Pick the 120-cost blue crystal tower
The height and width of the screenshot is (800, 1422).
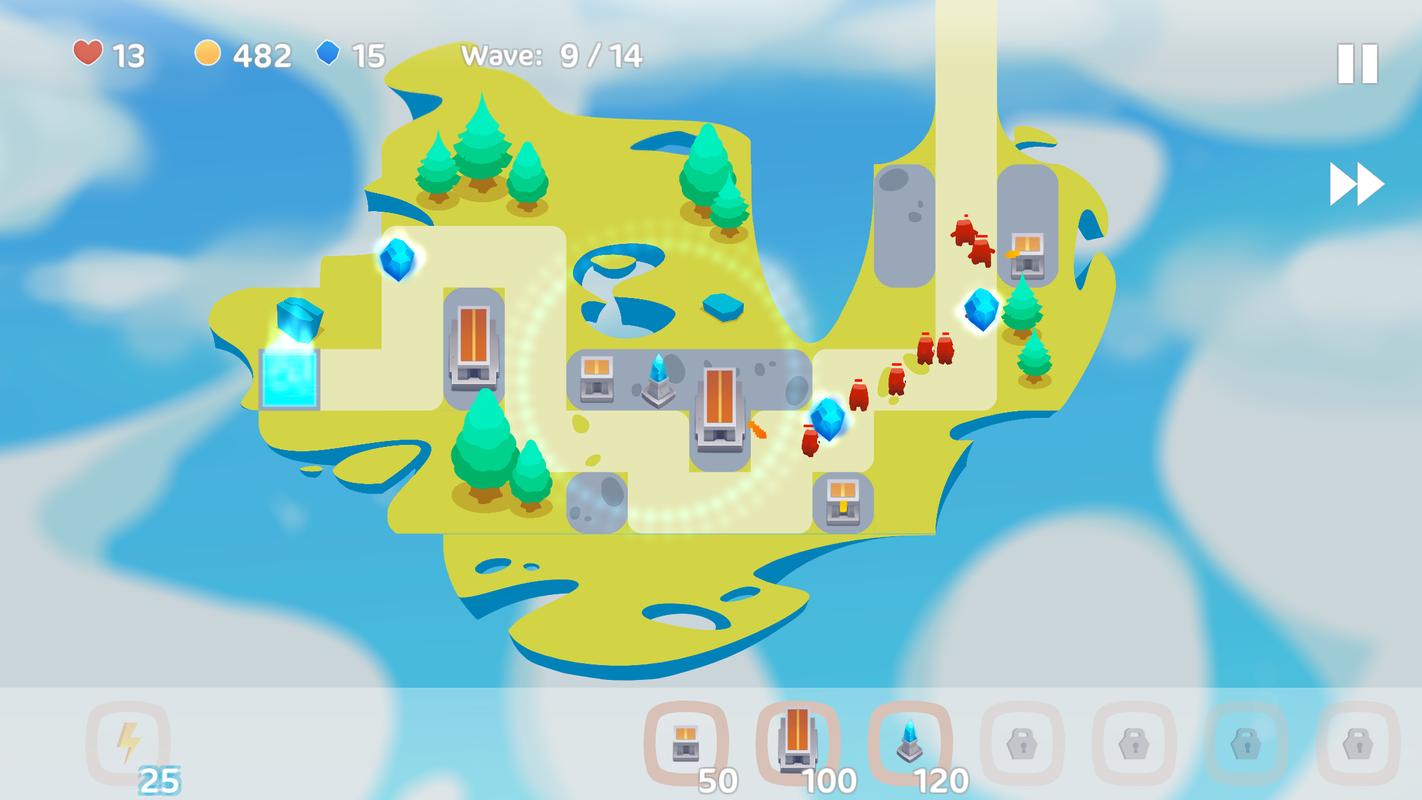click(909, 743)
